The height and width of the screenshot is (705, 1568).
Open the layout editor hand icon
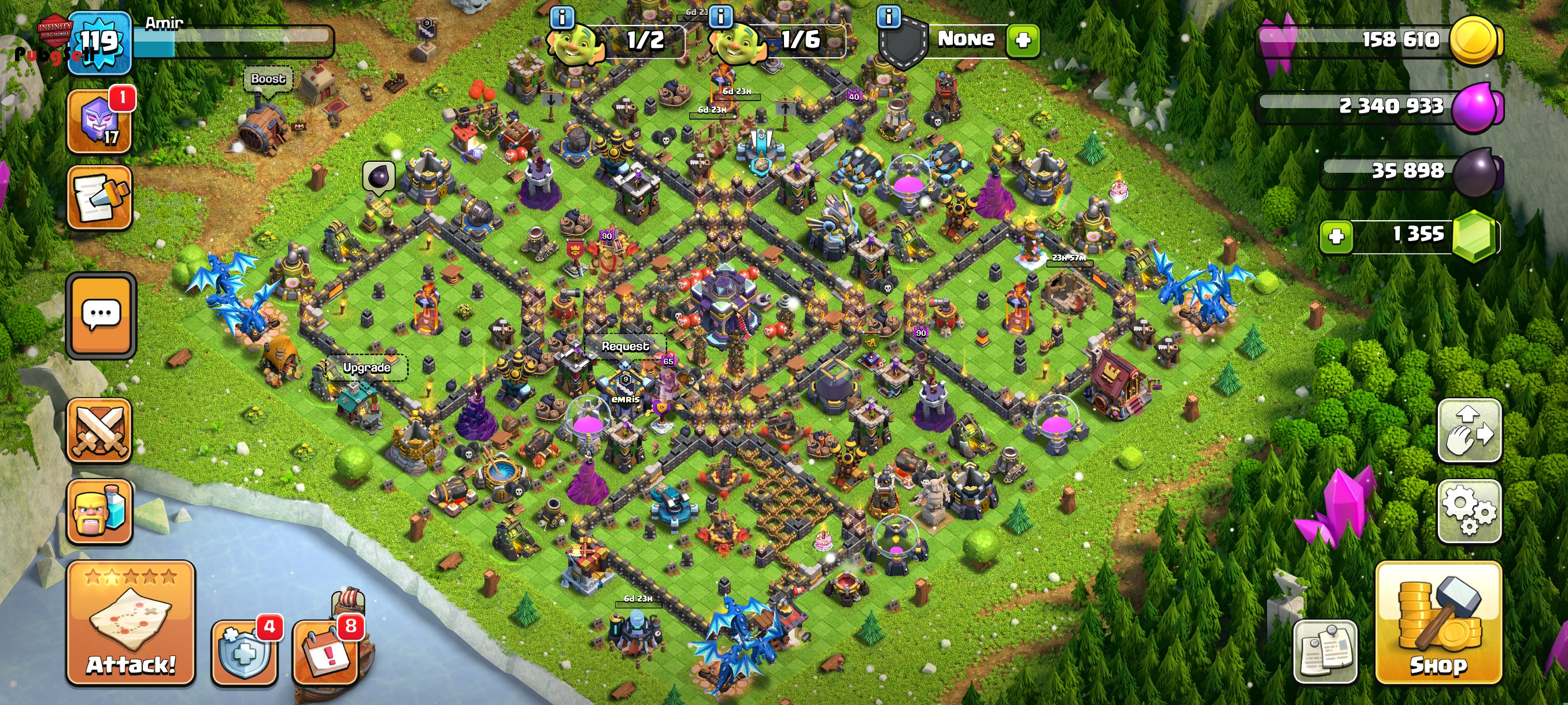(1469, 430)
